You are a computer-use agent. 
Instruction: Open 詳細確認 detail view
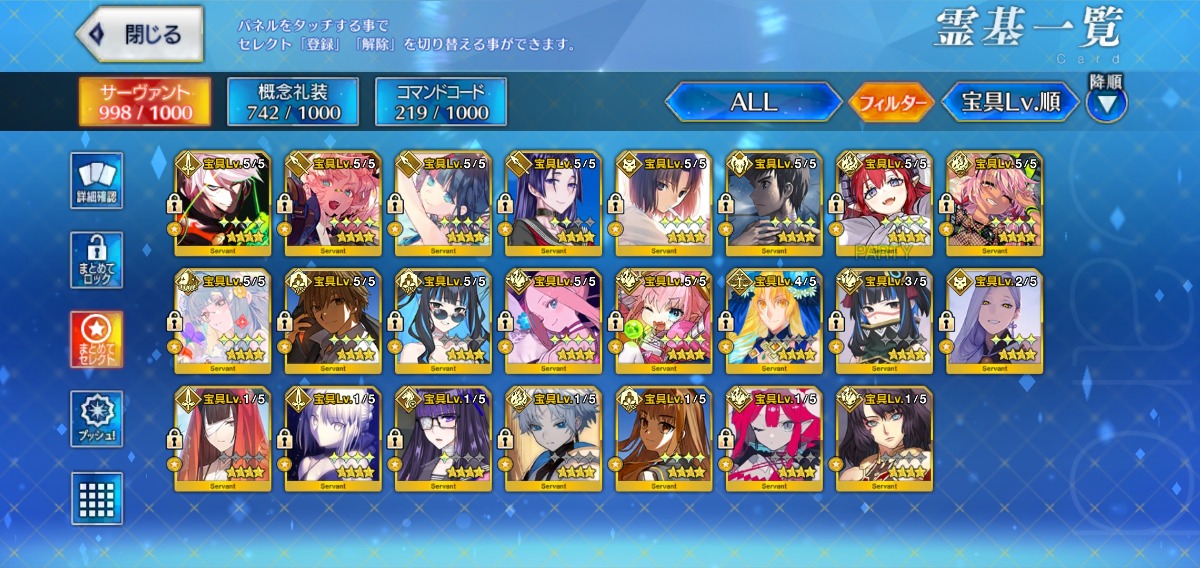point(98,181)
